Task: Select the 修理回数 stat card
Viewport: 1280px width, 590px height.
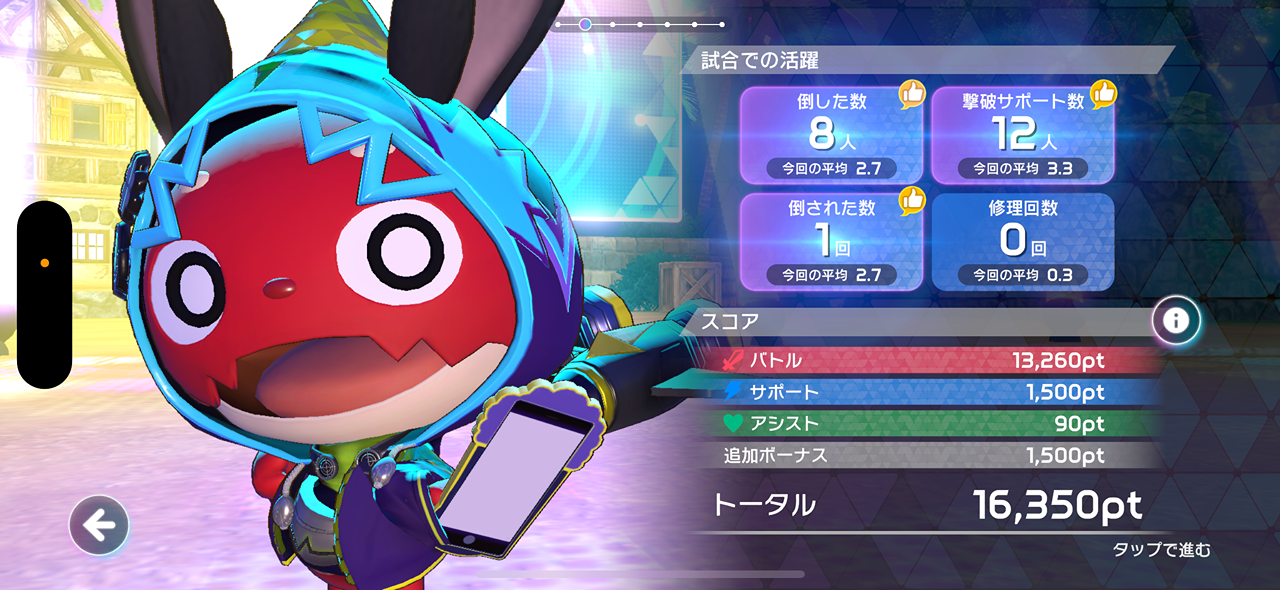Action: click(1022, 241)
